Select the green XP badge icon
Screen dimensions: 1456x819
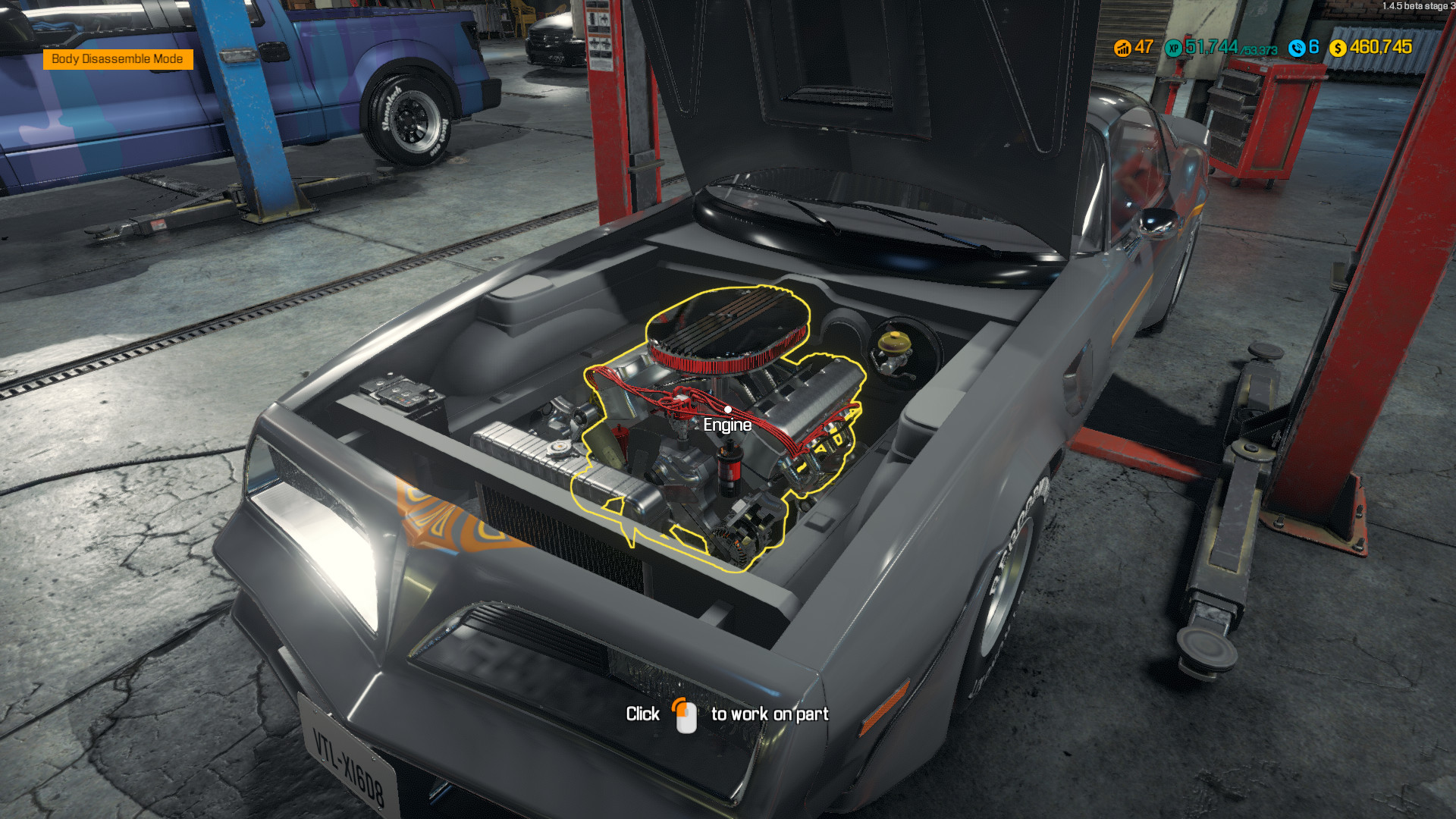pyautogui.click(x=1172, y=48)
